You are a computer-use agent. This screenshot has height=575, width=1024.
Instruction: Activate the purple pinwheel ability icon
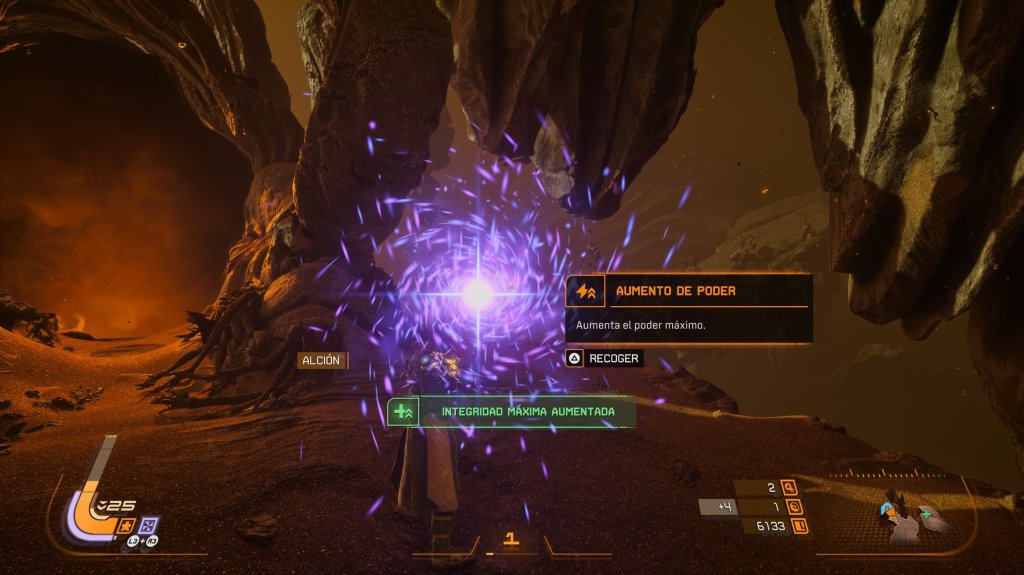[148, 525]
